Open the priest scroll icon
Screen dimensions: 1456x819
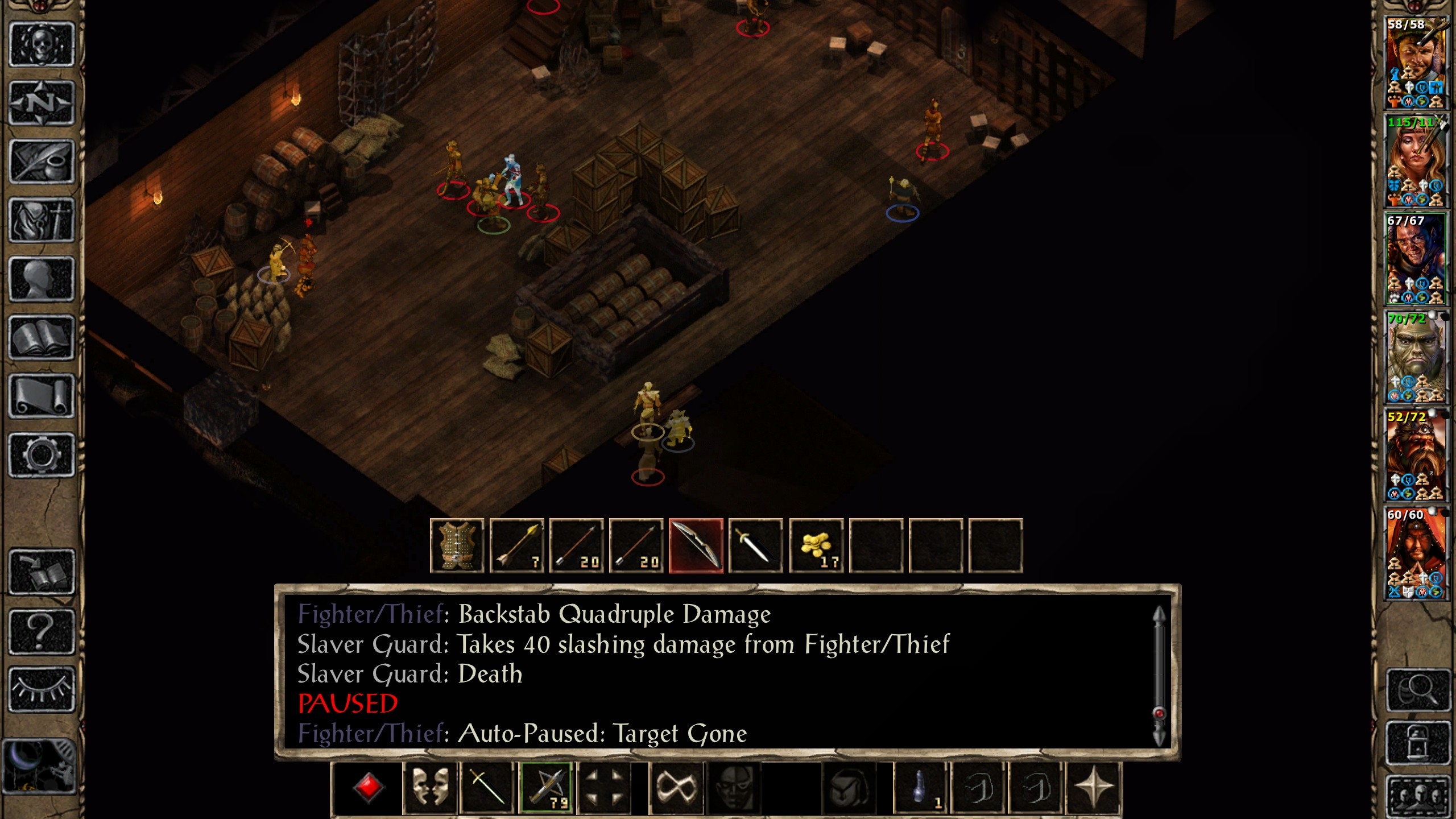(x=42, y=396)
